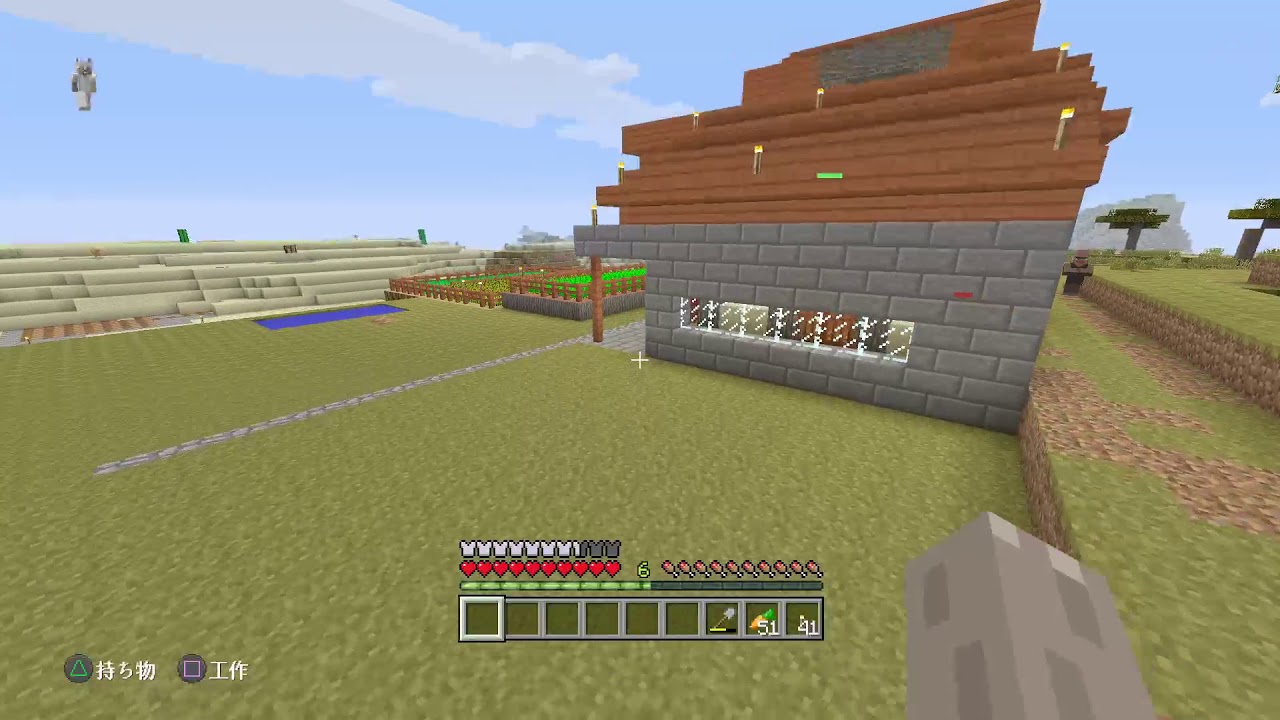Select the bone stack of 41
The image size is (1280, 720).
pyautogui.click(x=805, y=620)
